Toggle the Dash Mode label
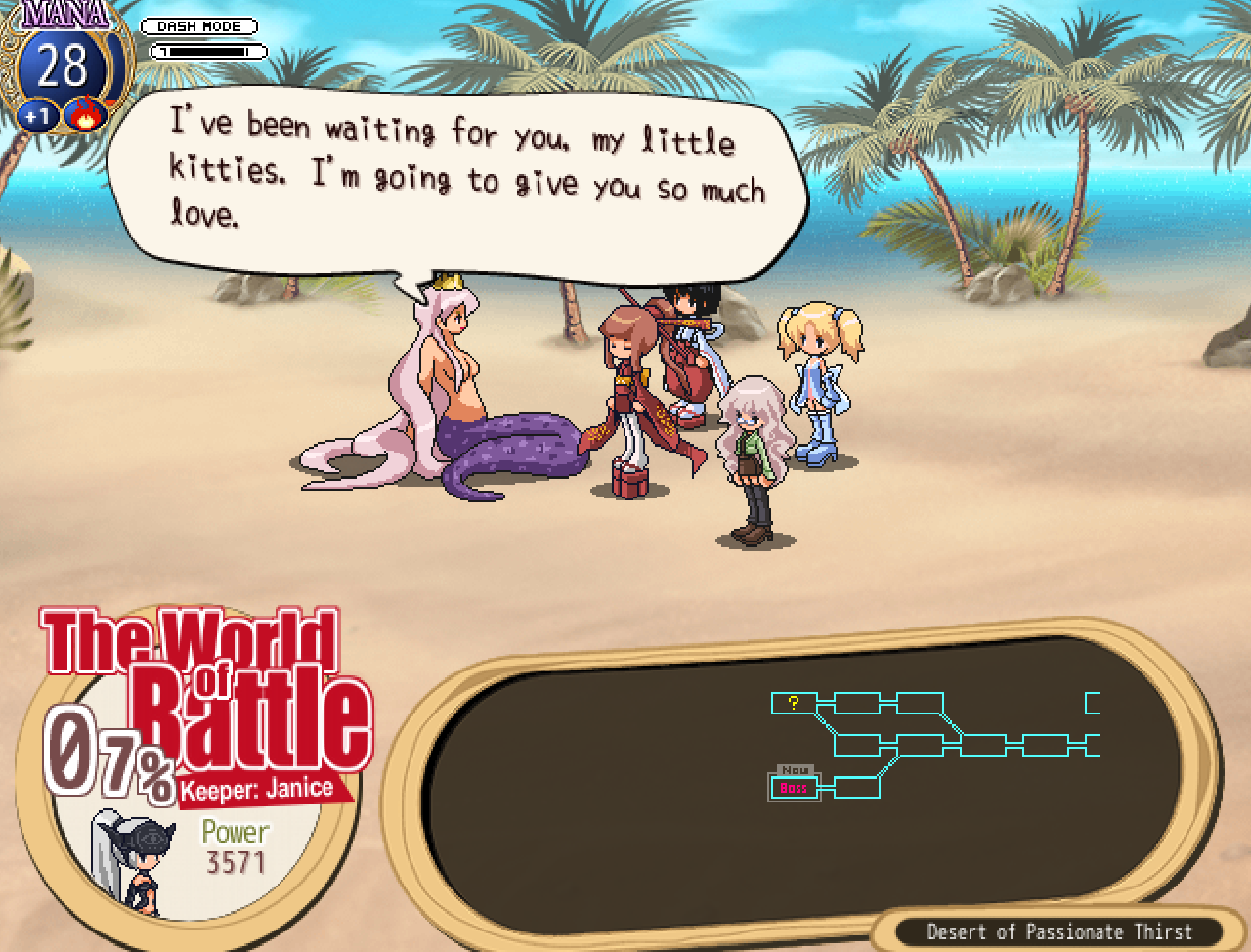The width and height of the screenshot is (1251, 952). 199,26
